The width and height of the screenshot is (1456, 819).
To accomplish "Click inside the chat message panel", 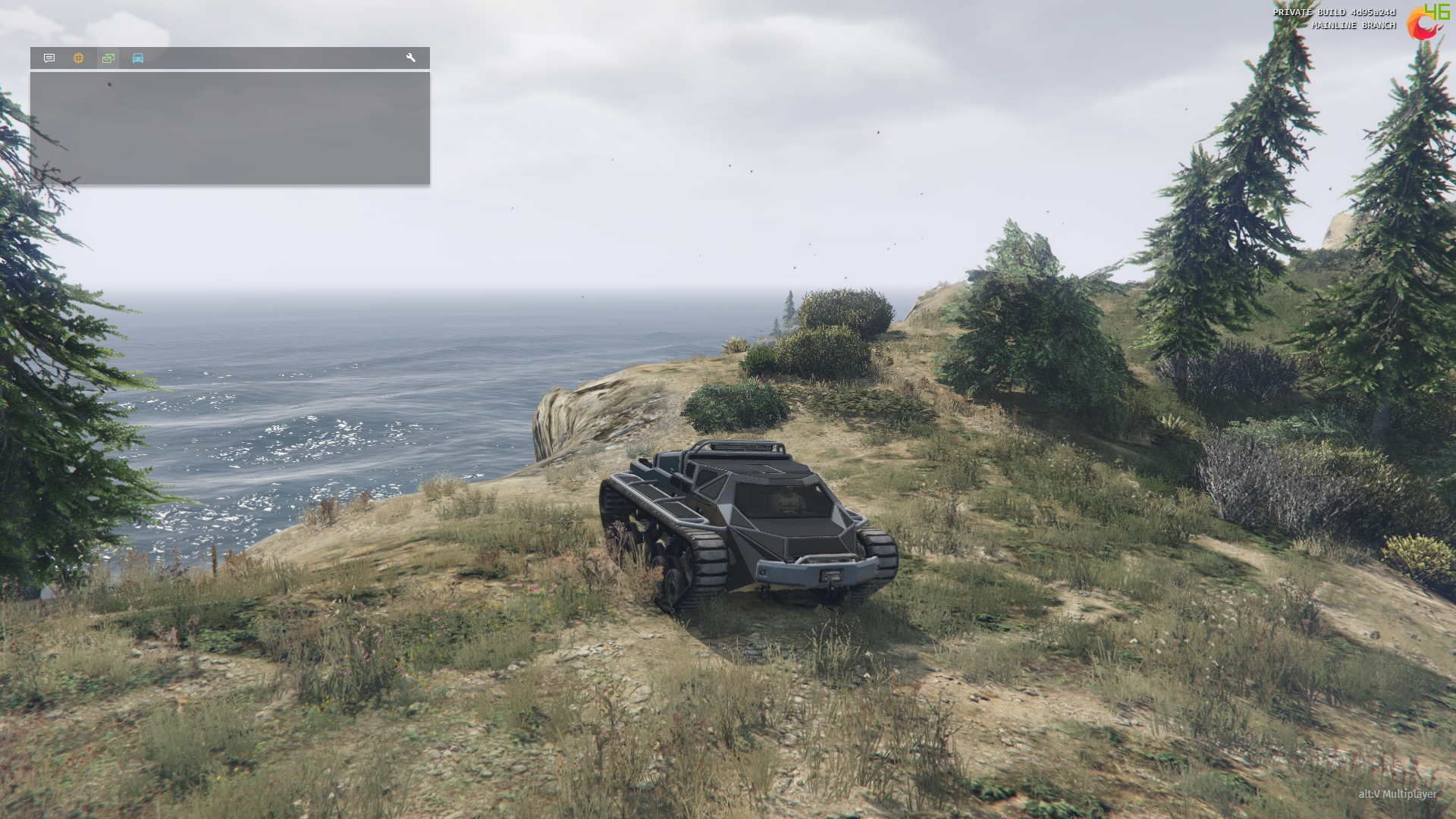I will 230,128.
